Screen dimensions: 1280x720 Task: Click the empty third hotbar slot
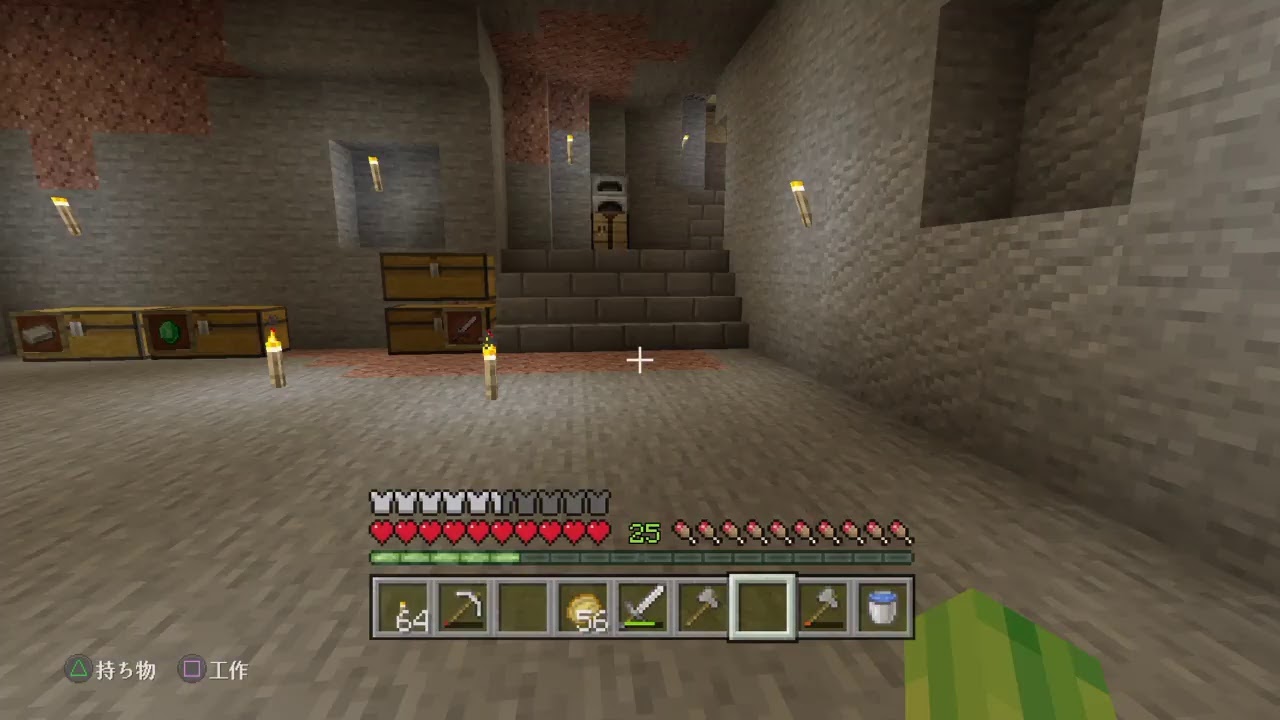[x=525, y=605]
